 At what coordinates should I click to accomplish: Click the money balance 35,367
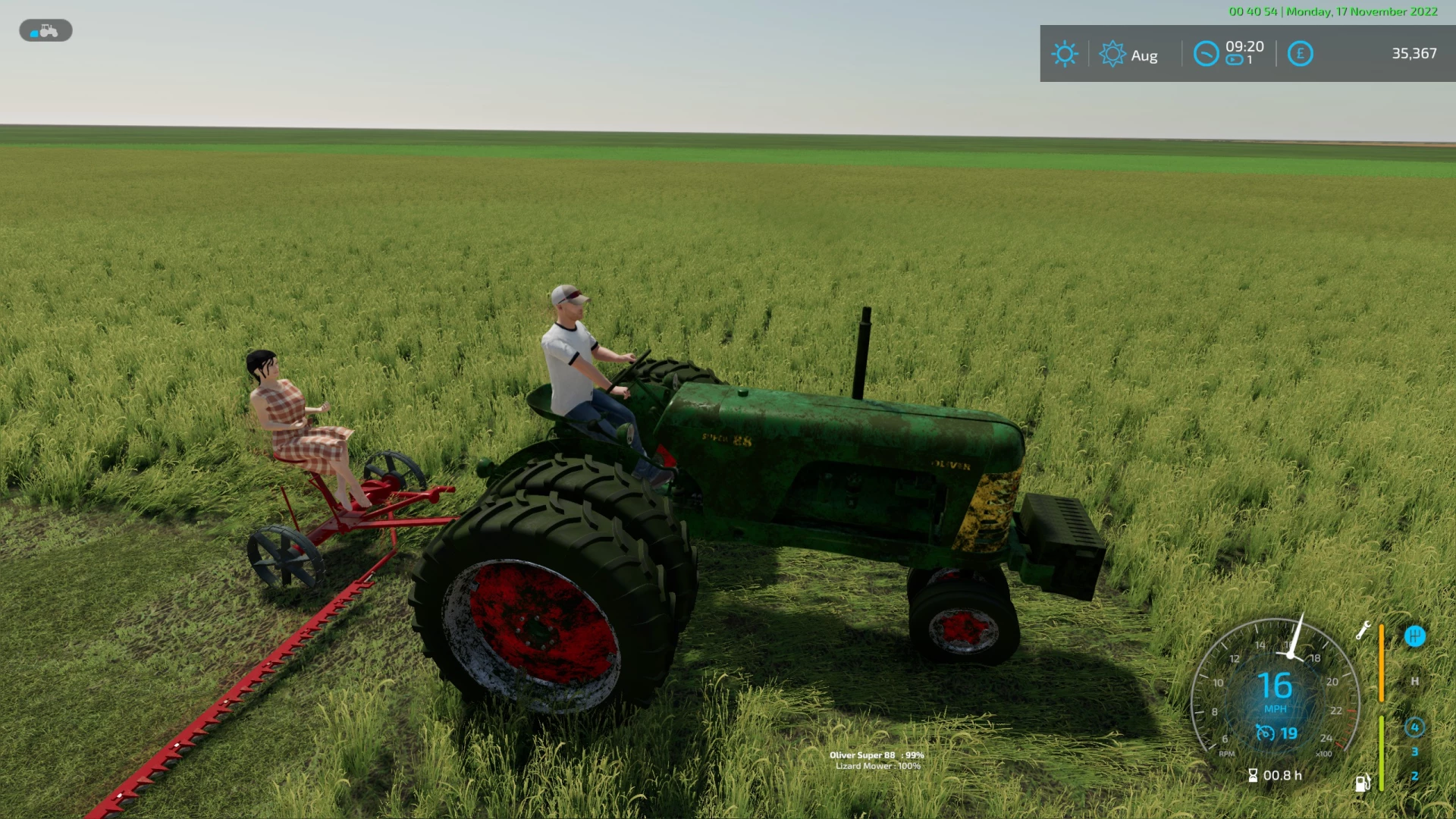tap(1412, 53)
